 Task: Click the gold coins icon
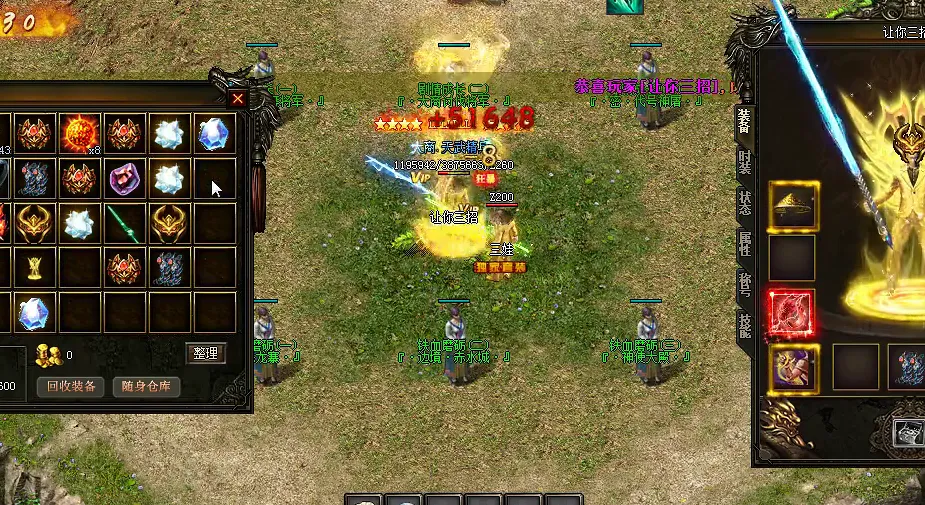[47, 353]
